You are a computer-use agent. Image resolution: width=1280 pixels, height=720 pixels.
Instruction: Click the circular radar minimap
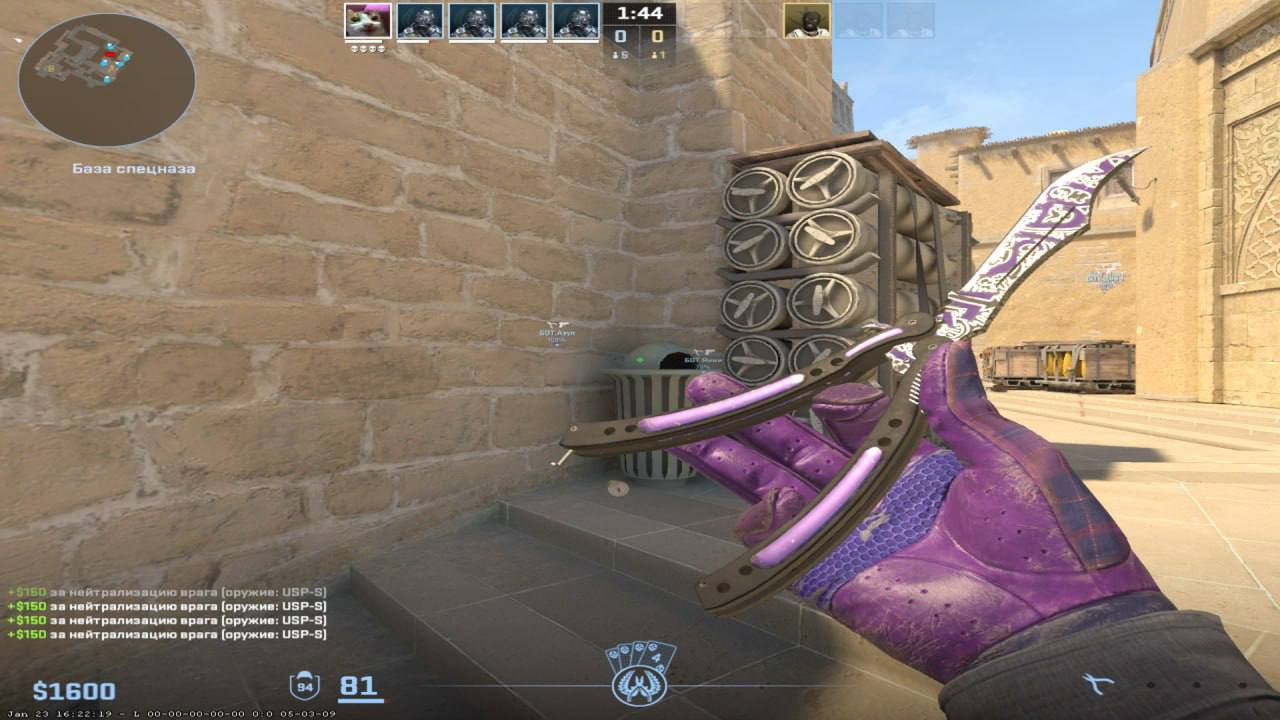coord(106,80)
